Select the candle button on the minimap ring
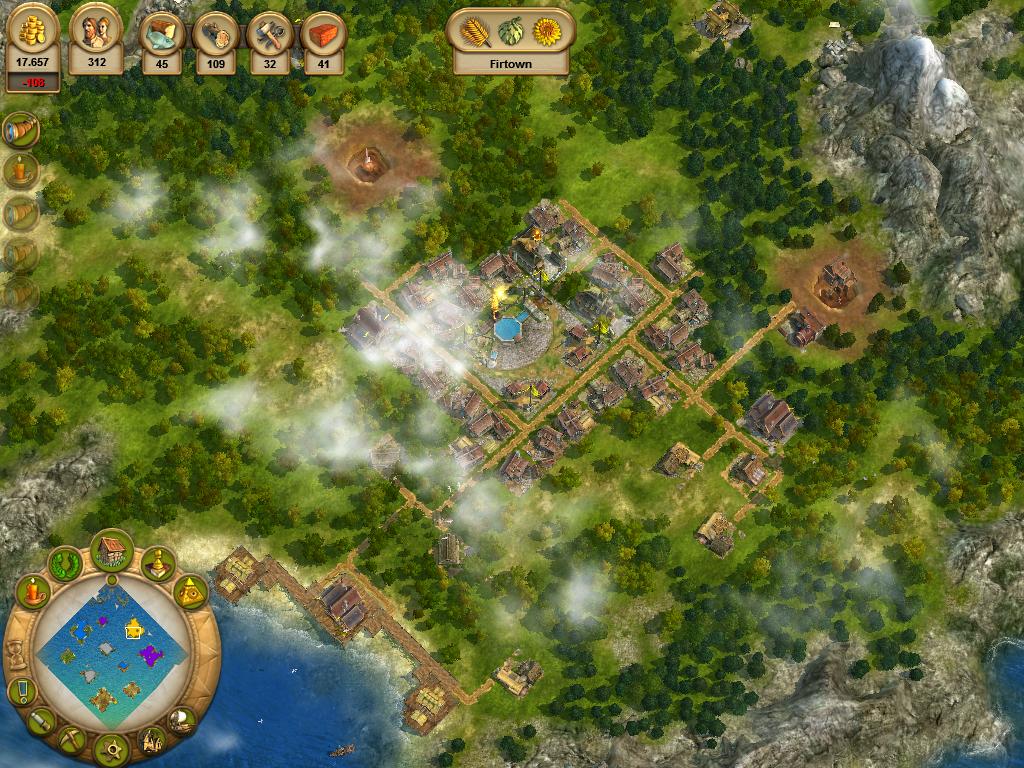 coord(33,592)
